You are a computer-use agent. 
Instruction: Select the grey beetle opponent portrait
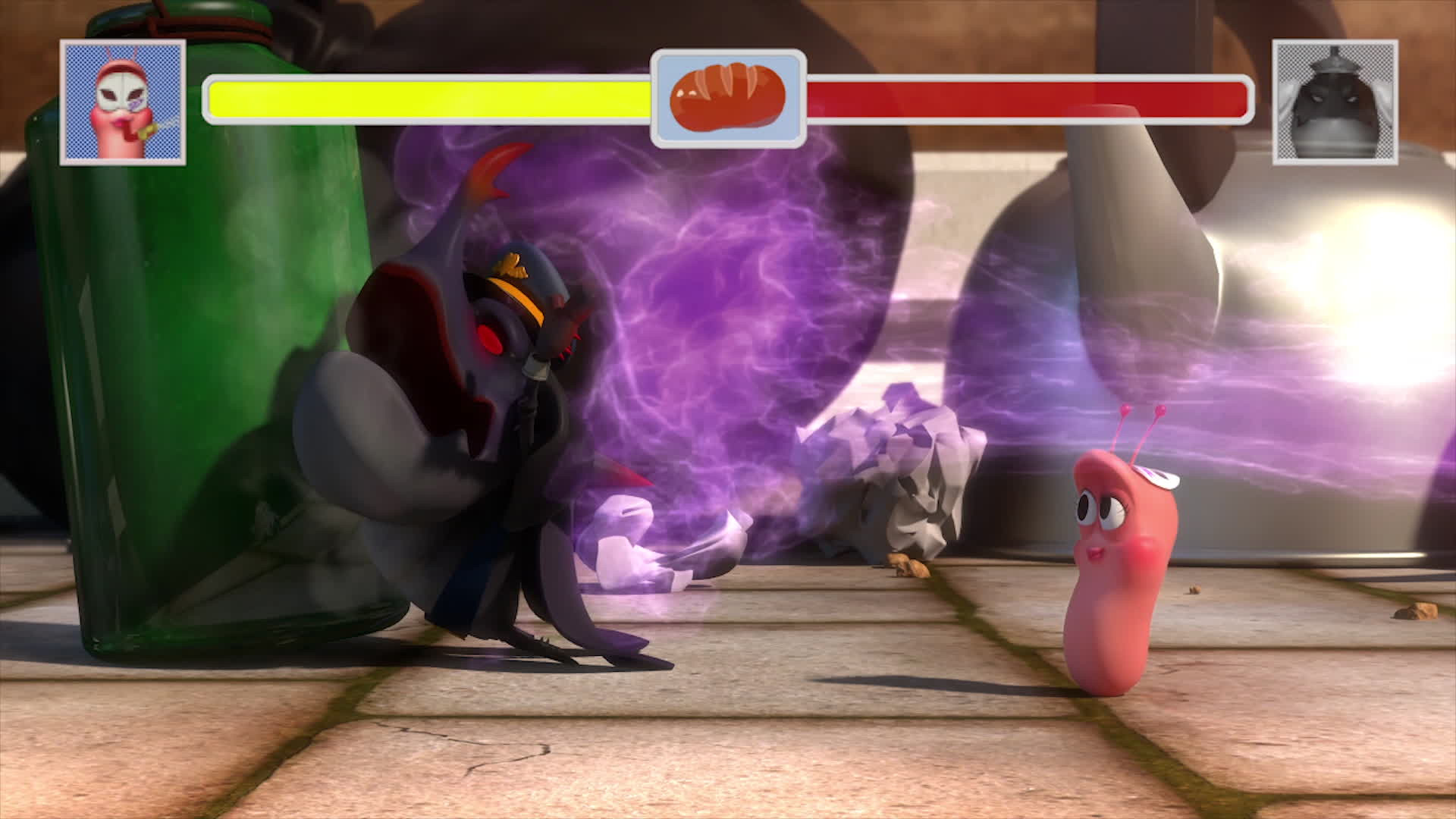1335,102
